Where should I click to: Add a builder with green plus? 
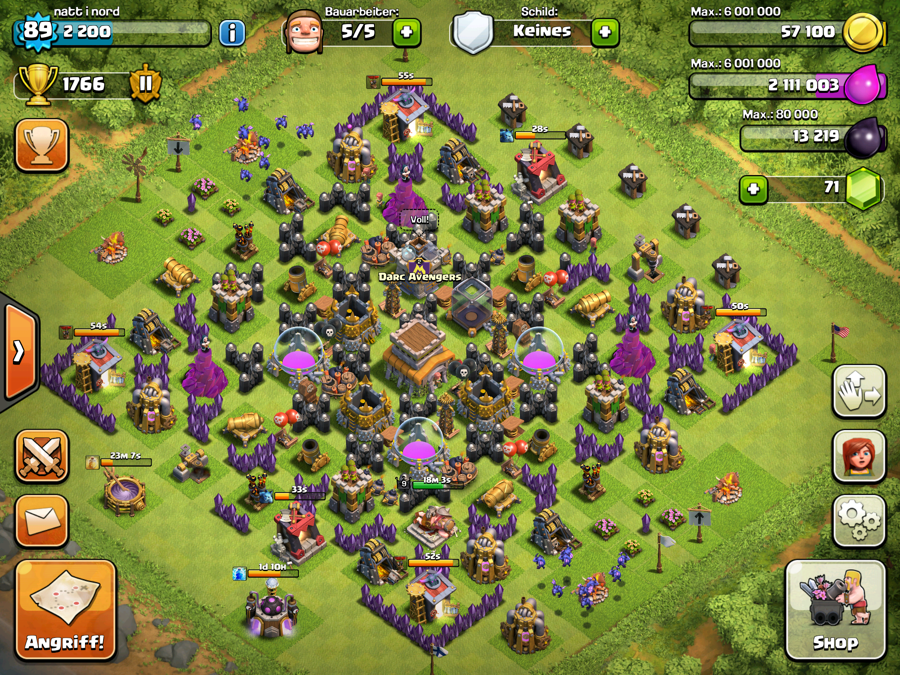pos(406,32)
